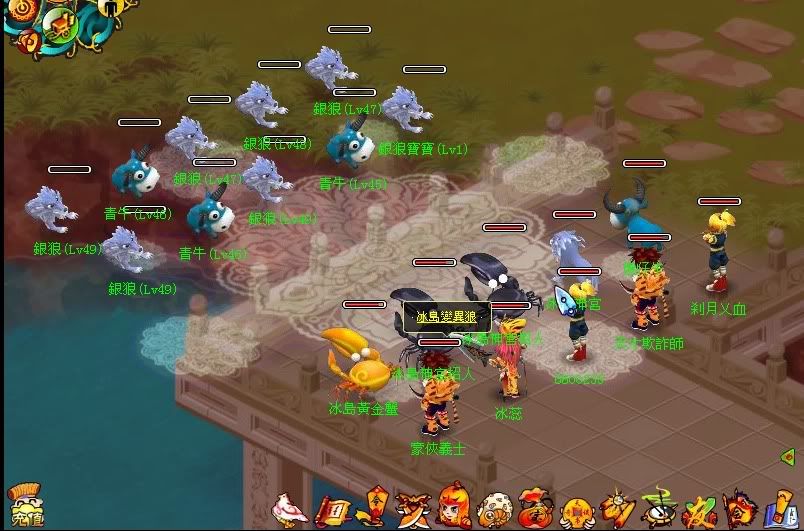Click the small green side arrow
Screen dimensions: 804x531
point(787,457)
